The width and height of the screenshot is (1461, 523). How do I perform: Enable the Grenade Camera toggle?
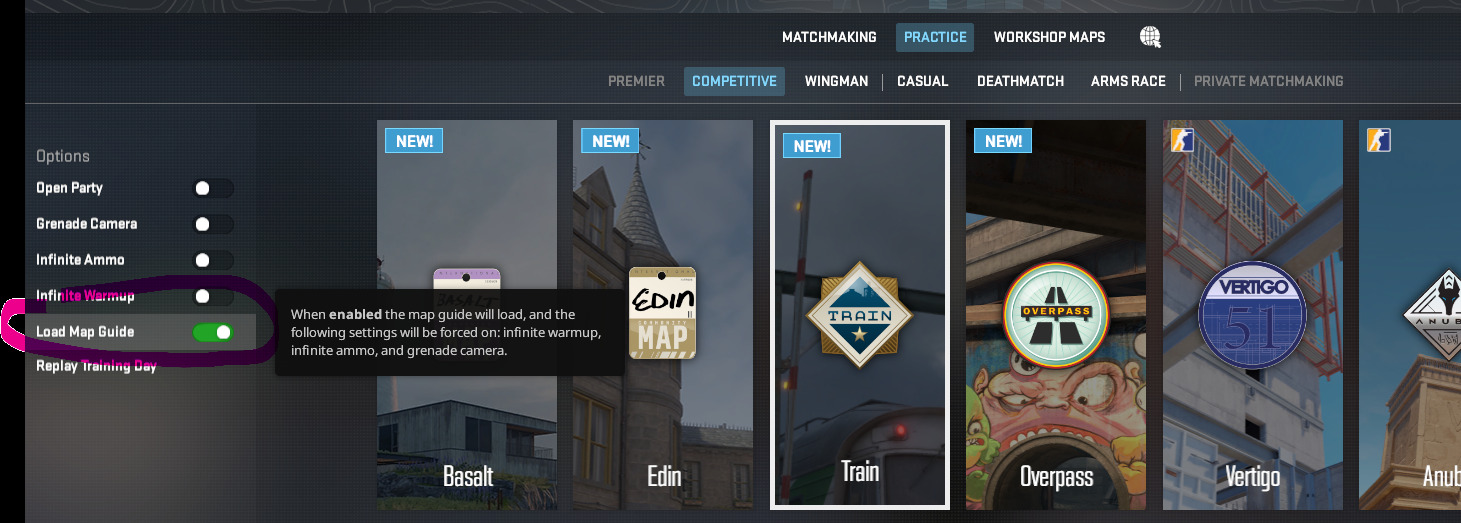click(213, 224)
